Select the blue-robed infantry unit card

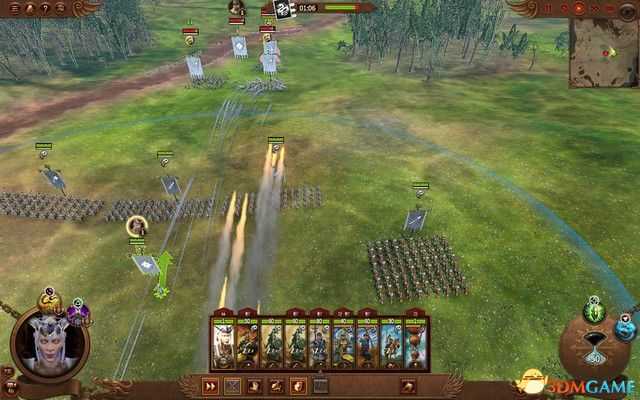(319, 343)
